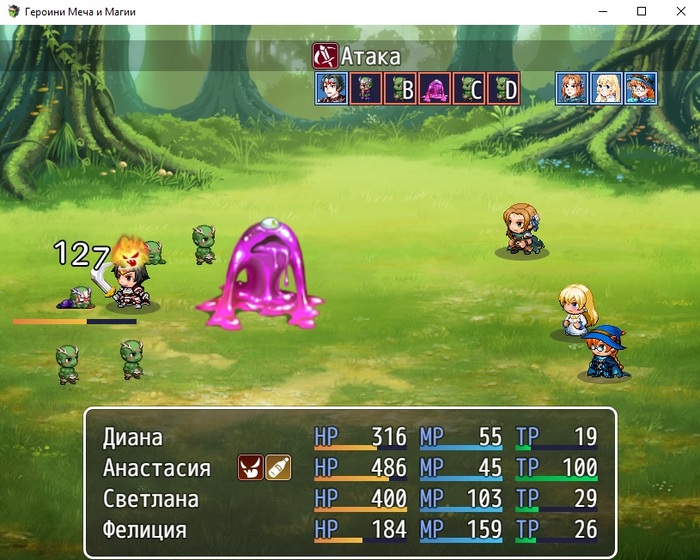The image size is (700, 560).
Task: Choose the blonde heroine turn order portrait
Action: click(x=606, y=88)
